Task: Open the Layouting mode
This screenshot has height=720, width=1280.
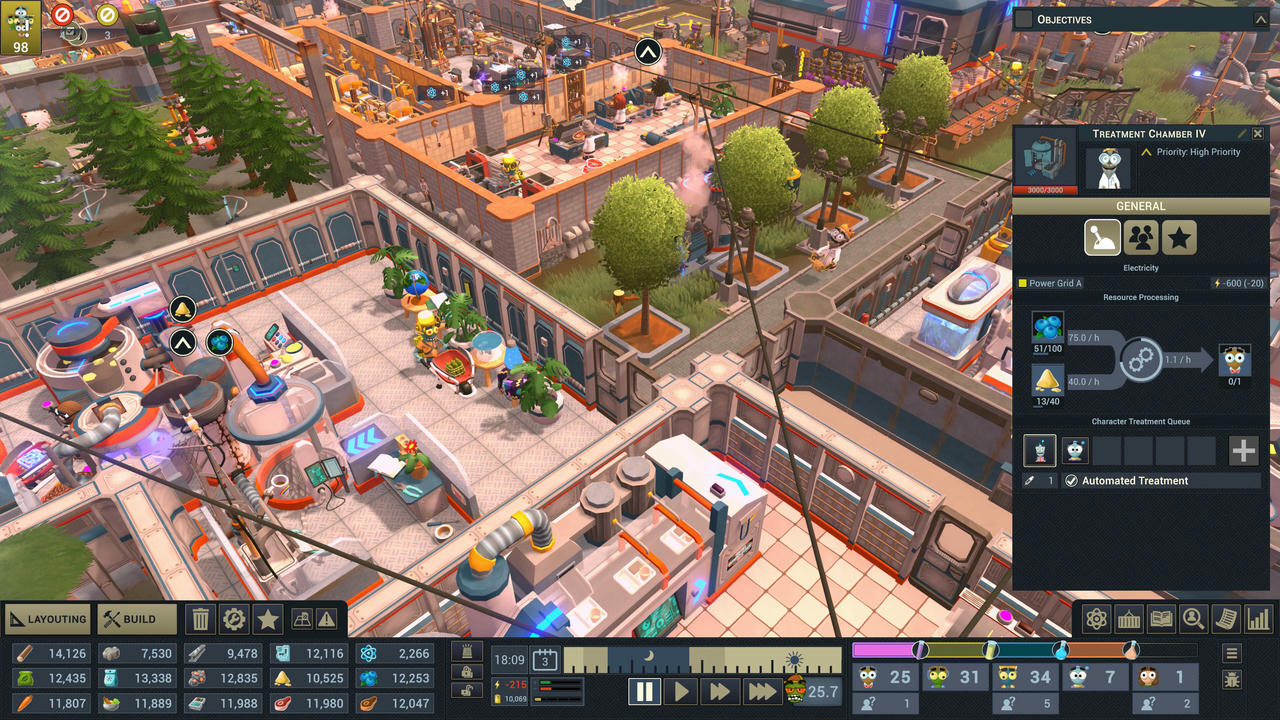Action: pyautogui.click(x=48, y=619)
